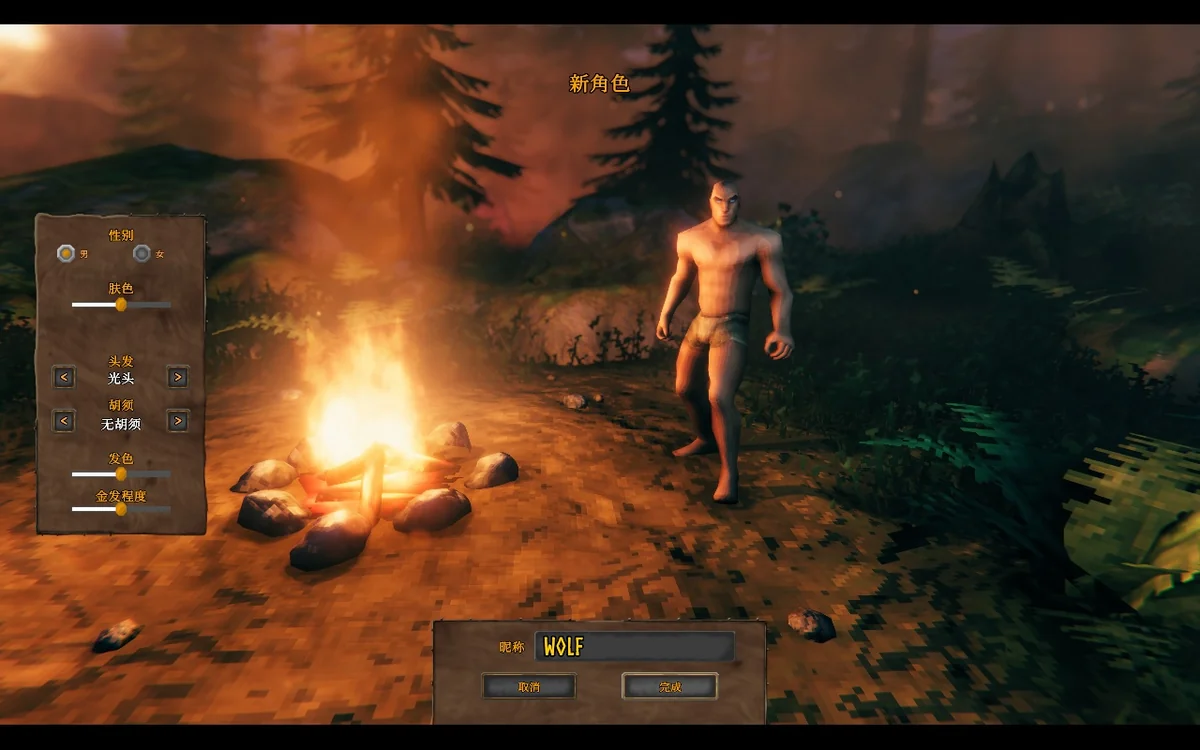Cancel character creation (取消)

coord(529,686)
